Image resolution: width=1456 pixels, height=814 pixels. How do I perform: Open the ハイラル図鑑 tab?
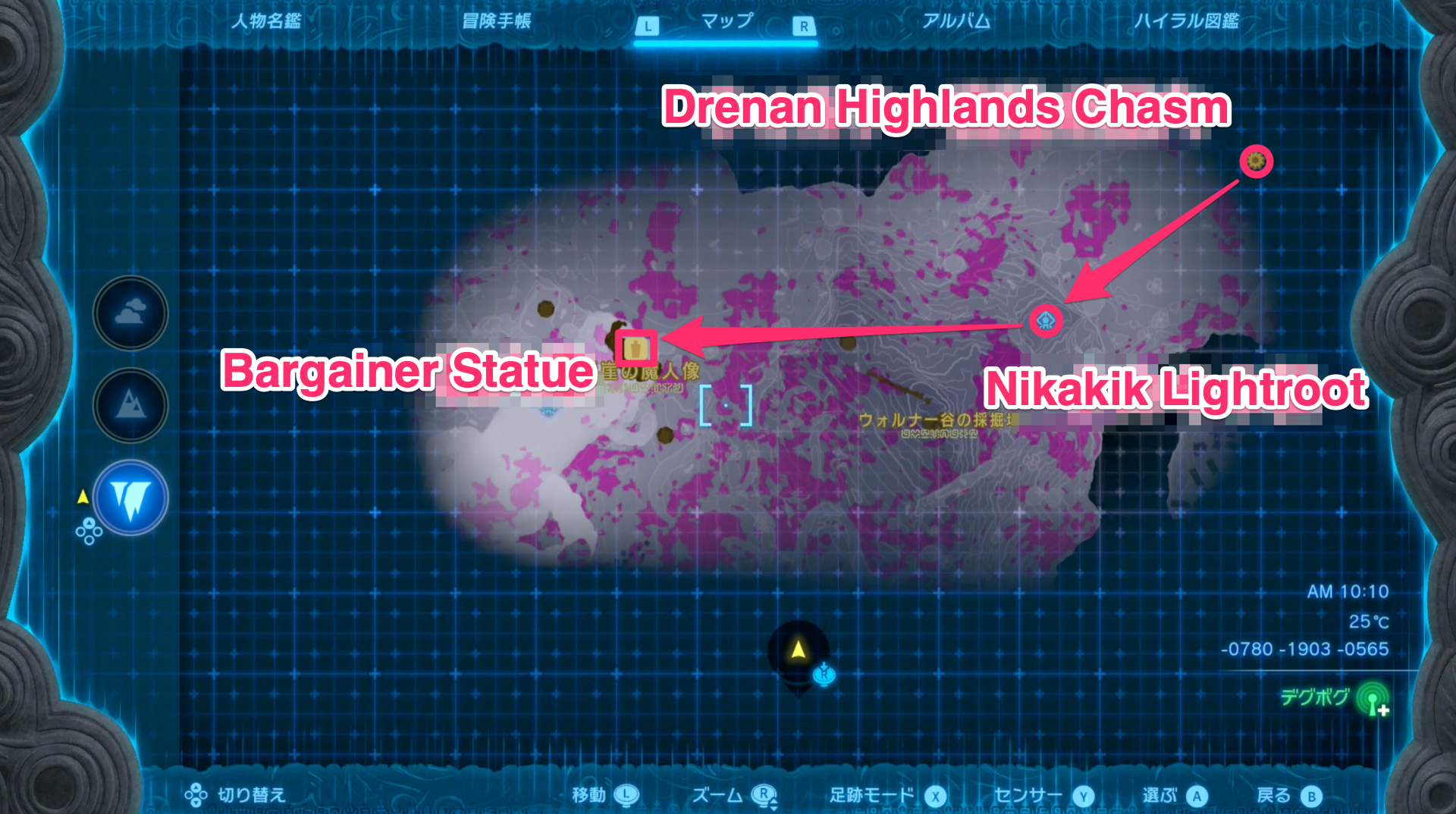point(1186,23)
